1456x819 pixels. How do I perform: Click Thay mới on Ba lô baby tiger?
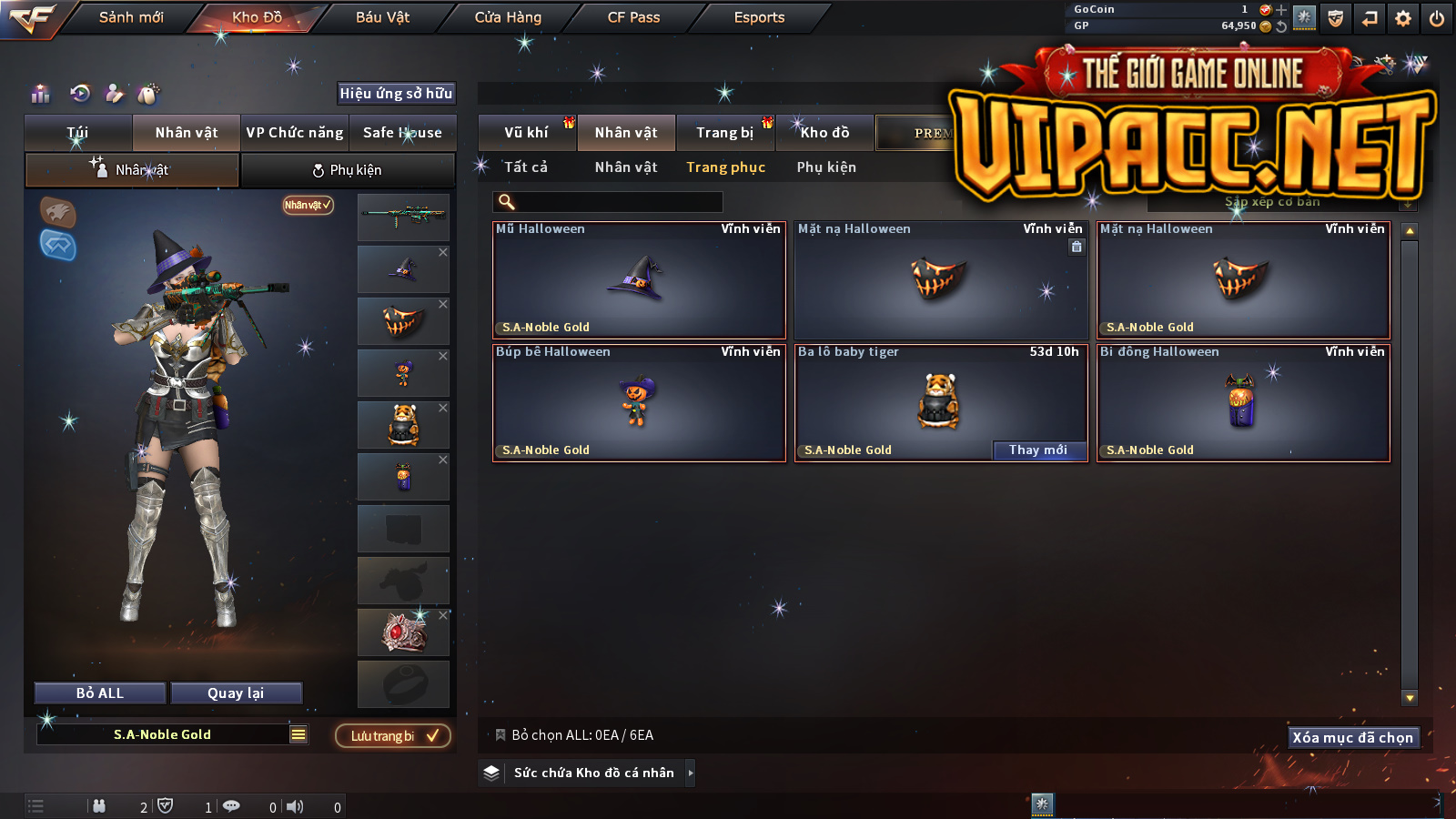(1038, 450)
